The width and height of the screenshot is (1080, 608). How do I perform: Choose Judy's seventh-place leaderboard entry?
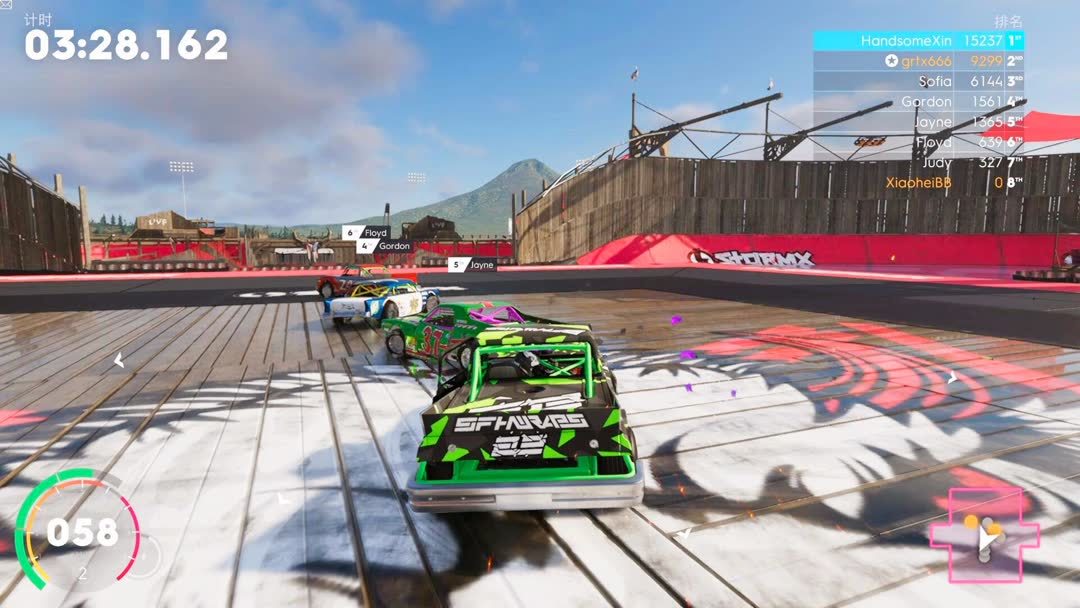click(x=918, y=163)
